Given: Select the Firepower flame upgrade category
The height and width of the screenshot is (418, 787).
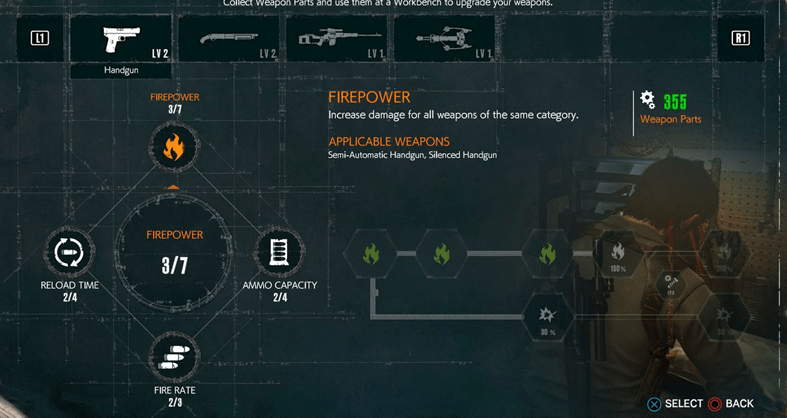Looking at the screenshot, I should click(x=174, y=149).
